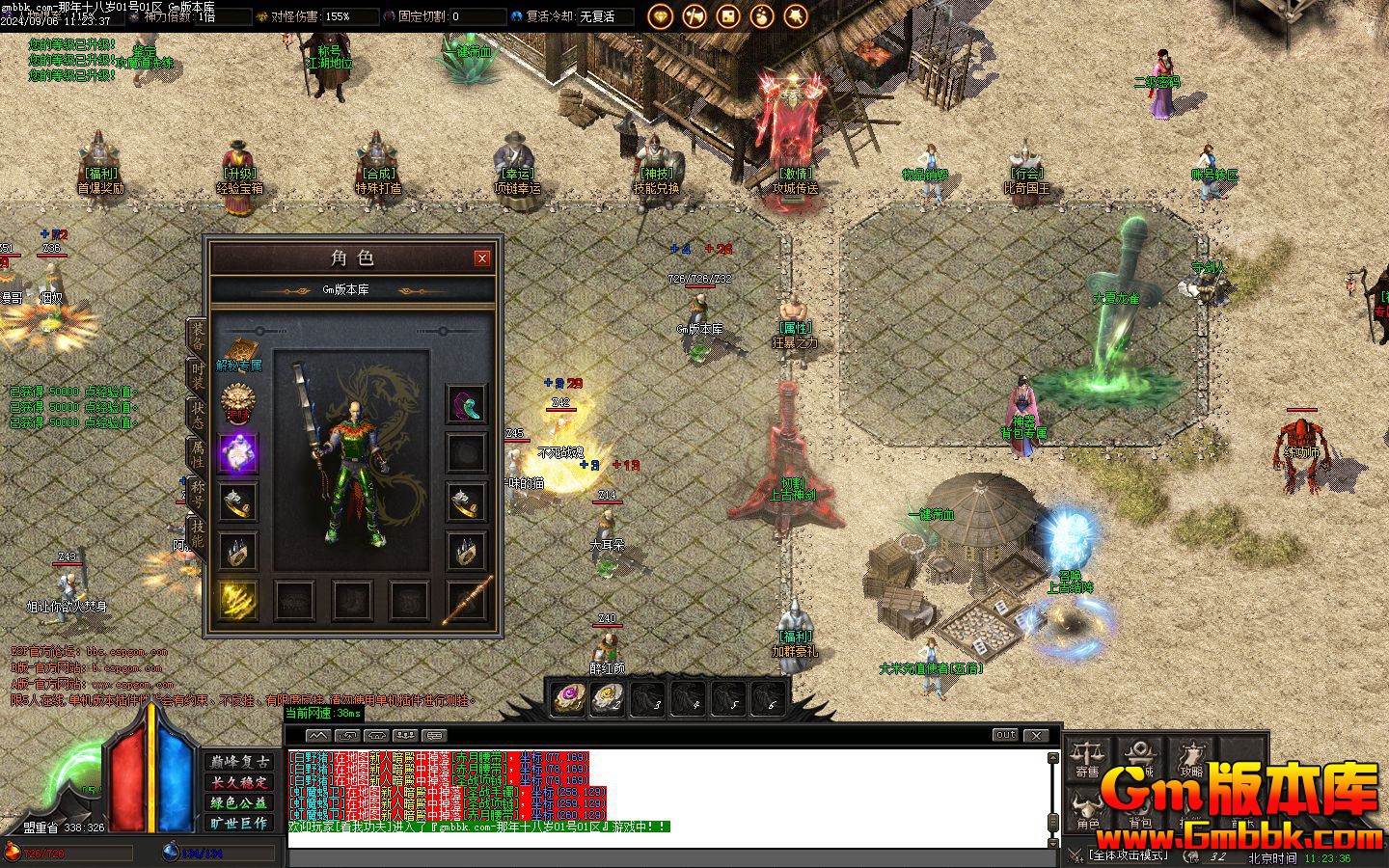
Task: Close the 角色 character panel
Action: [x=482, y=258]
